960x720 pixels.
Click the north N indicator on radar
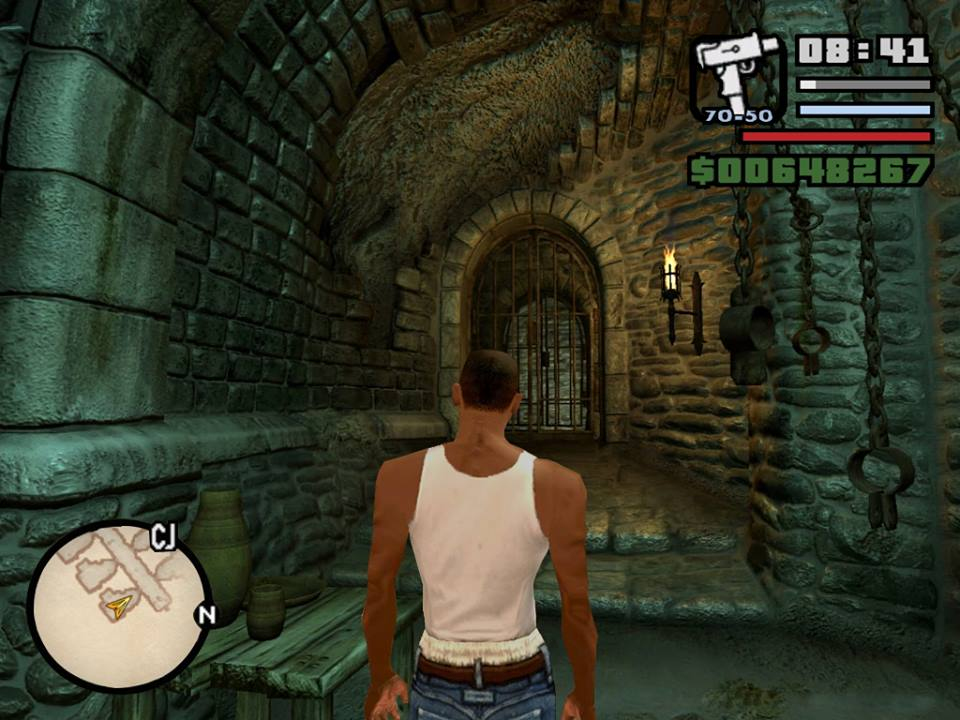pyautogui.click(x=206, y=614)
